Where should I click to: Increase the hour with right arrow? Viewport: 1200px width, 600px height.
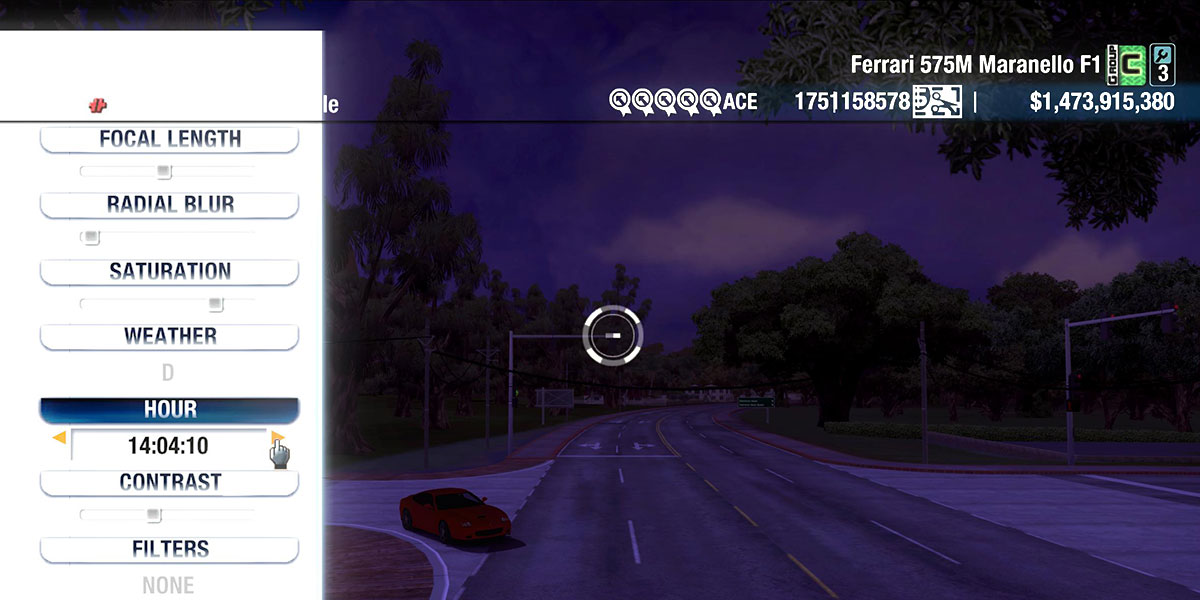[x=277, y=438]
